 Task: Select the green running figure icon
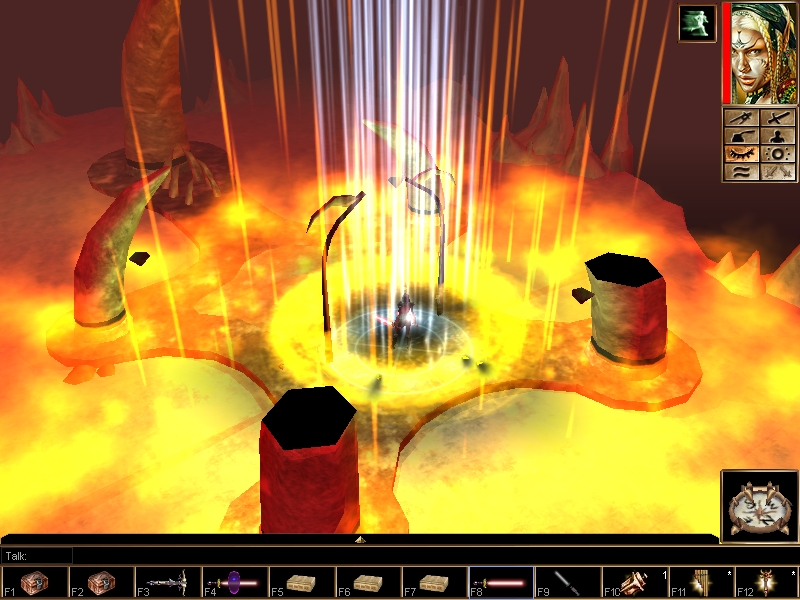point(697,23)
